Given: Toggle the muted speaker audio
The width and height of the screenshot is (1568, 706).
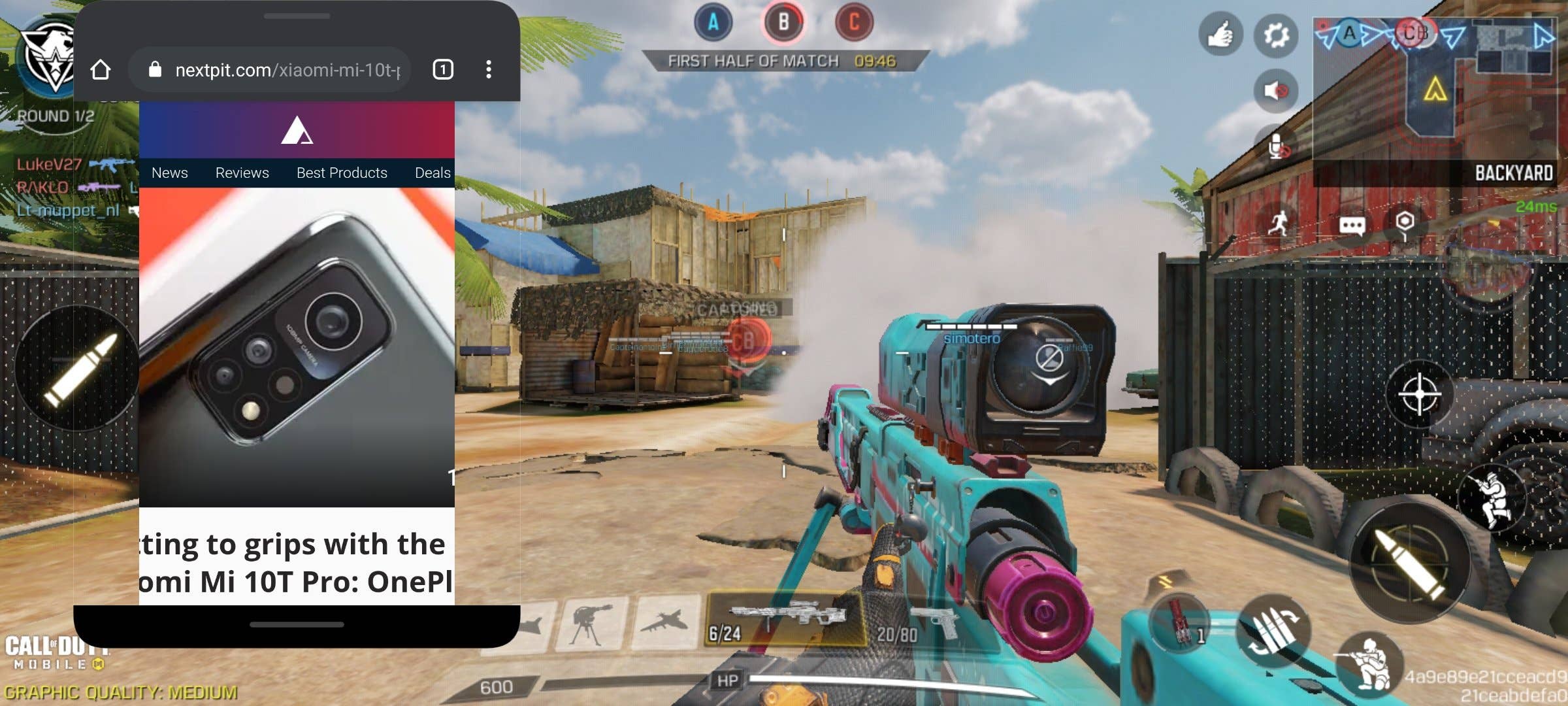Looking at the screenshot, I should coord(1275,90).
